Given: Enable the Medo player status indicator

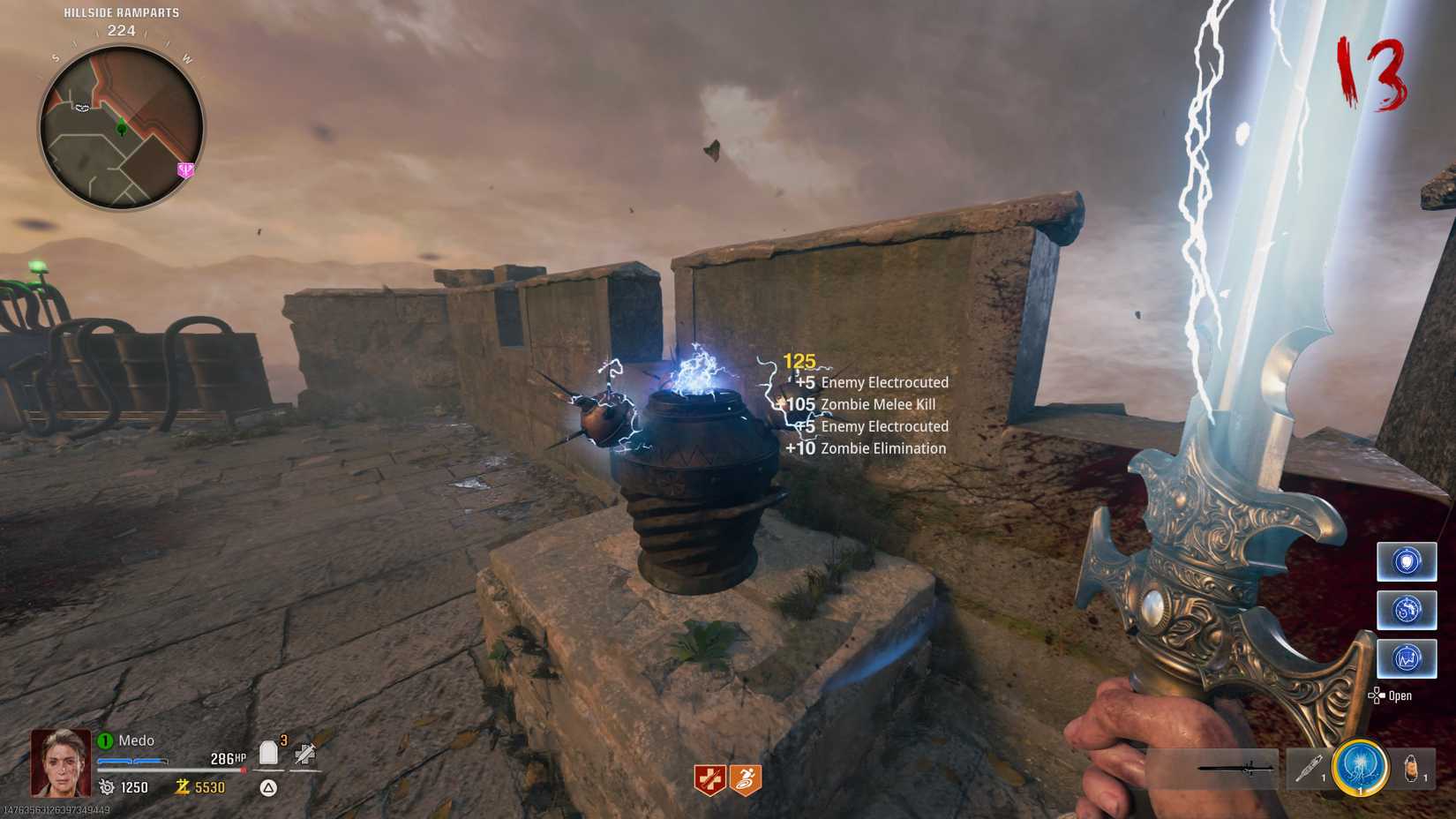Looking at the screenshot, I should (x=105, y=740).
